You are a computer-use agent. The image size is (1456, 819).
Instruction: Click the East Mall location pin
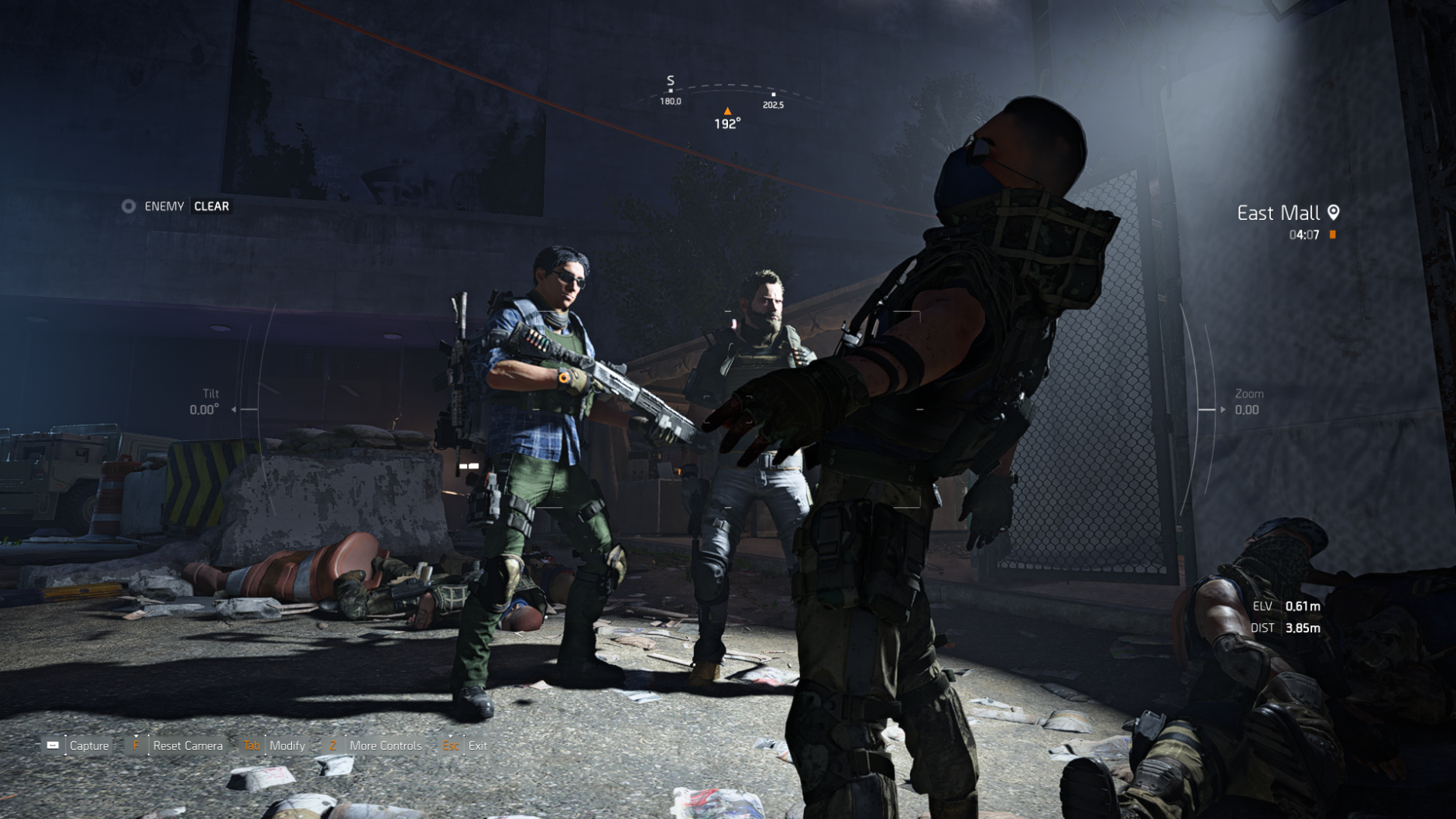[1334, 212]
